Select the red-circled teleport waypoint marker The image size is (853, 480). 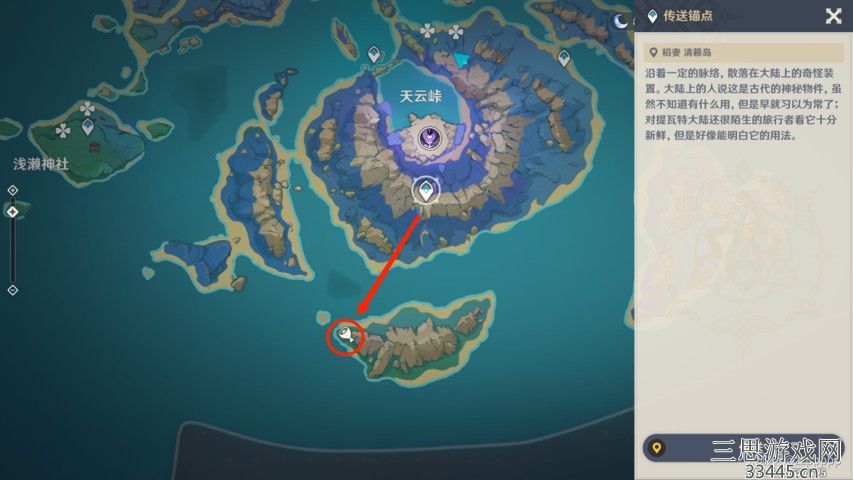[346, 336]
